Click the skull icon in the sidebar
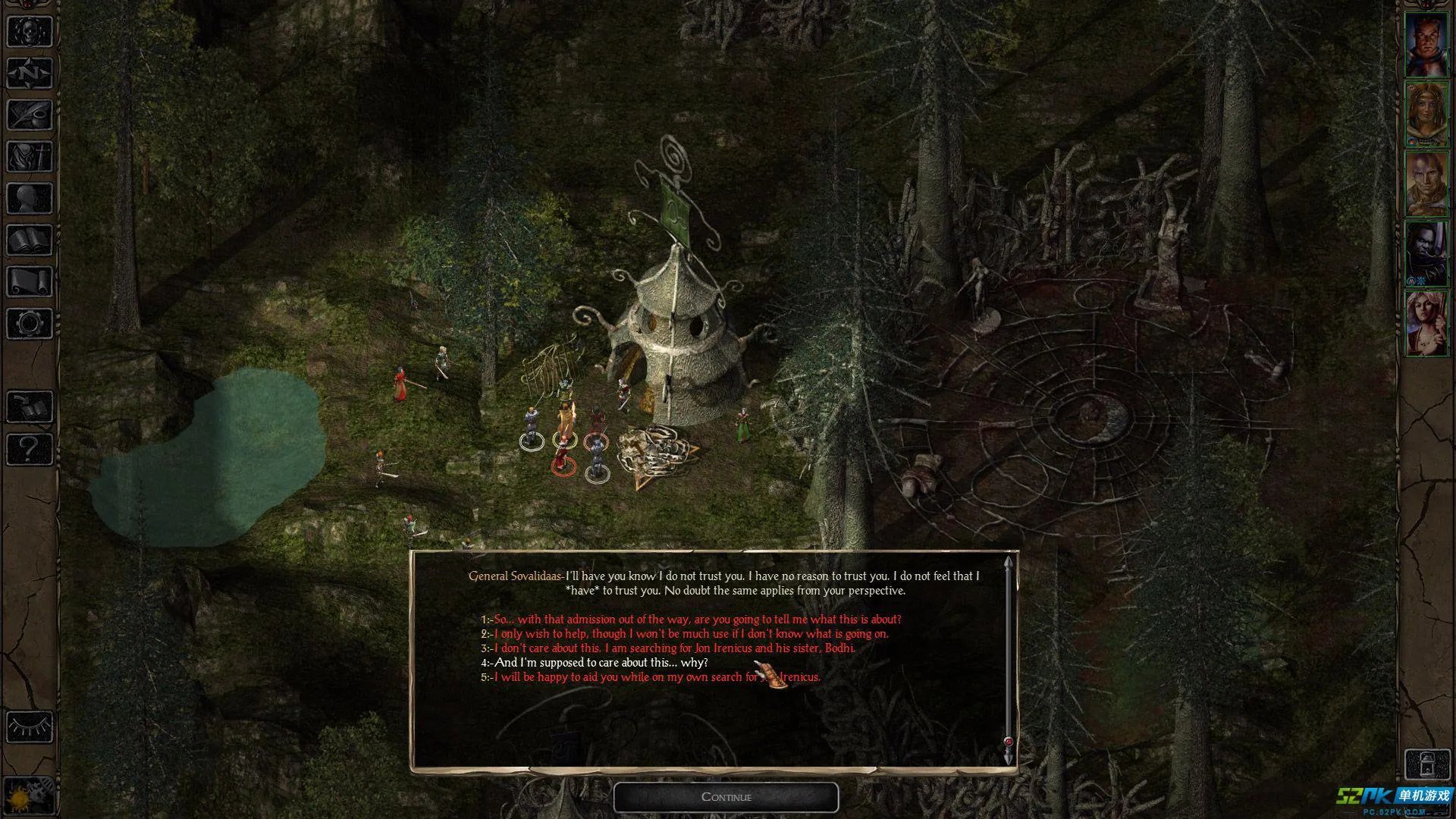1456x819 pixels. [x=30, y=32]
